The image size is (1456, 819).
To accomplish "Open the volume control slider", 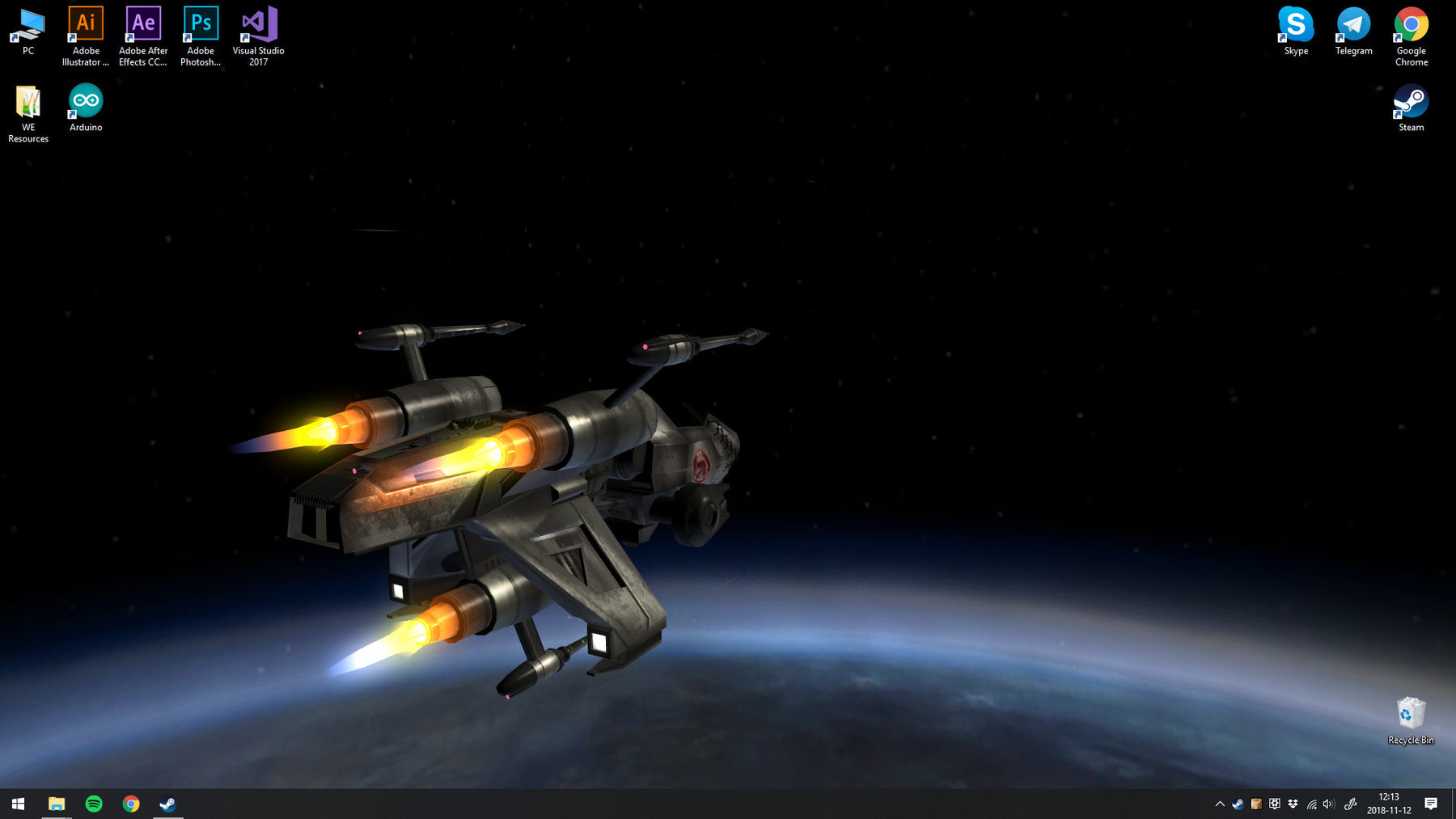I will 1327,804.
